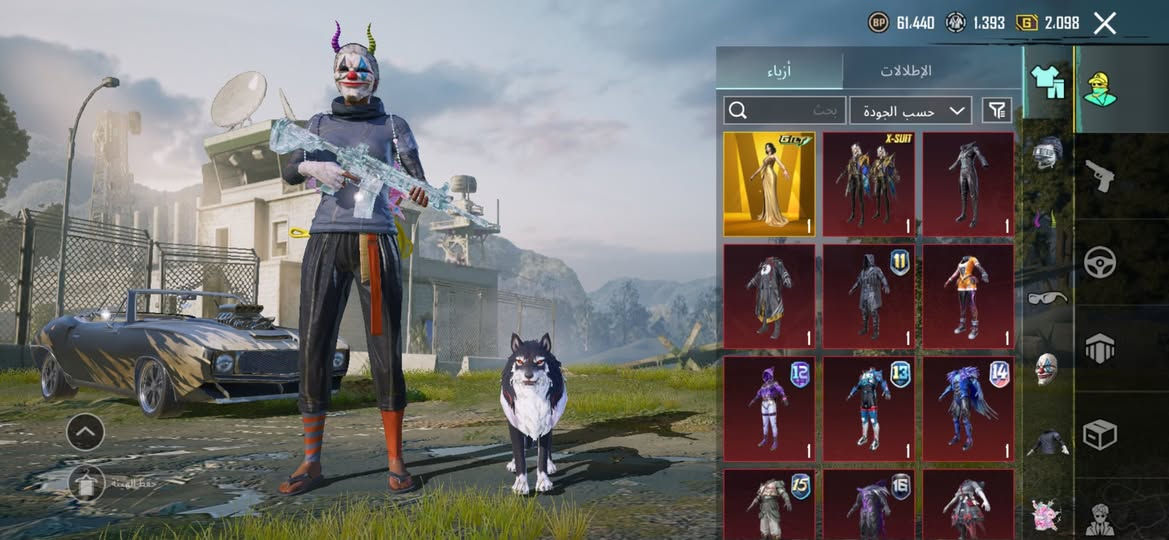Image resolution: width=1169 pixels, height=540 pixels.
Task: Click the بحث search field
Action: point(785,110)
